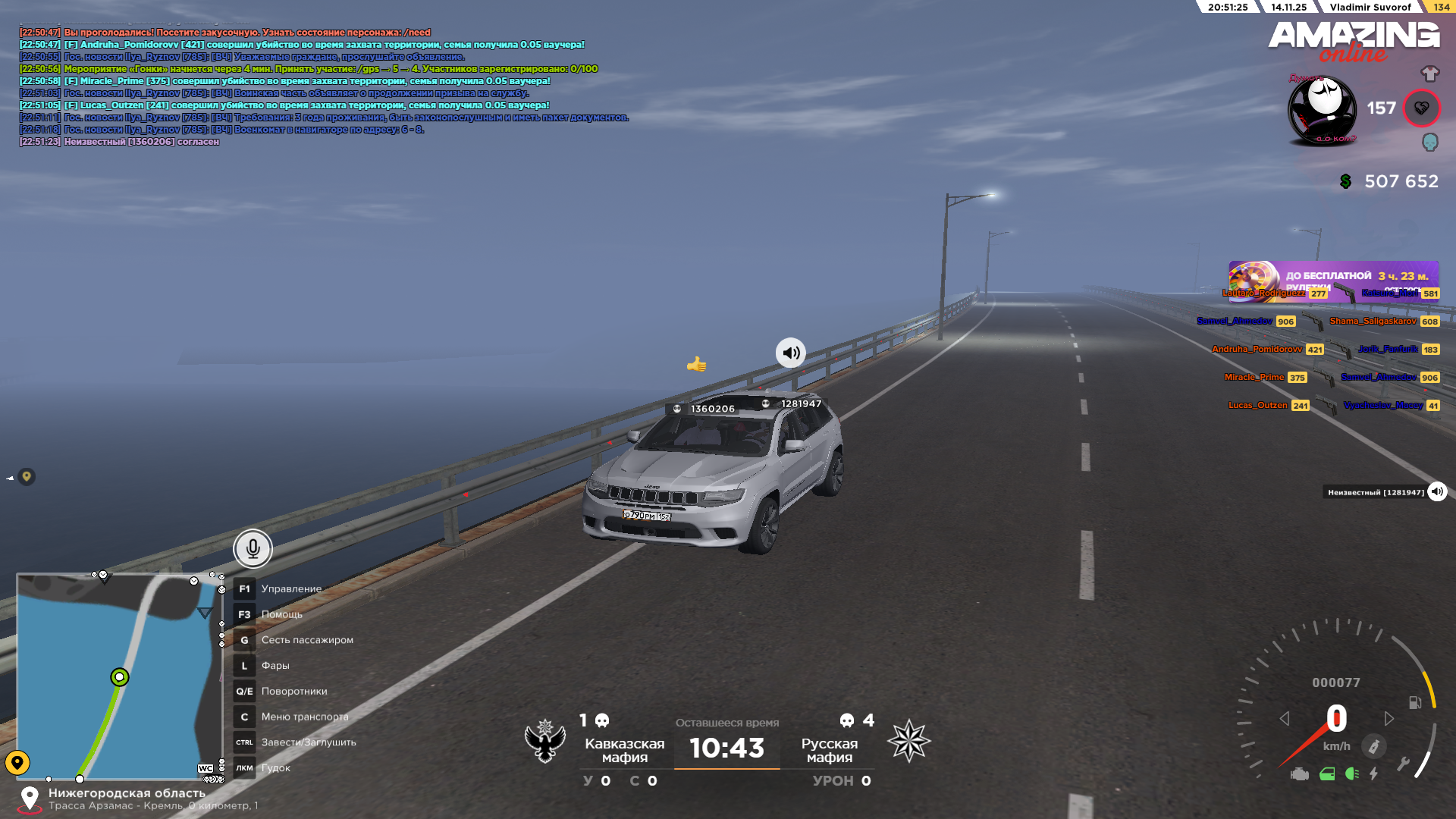This screenshot has width=1456, height=819.
Task: Open the minimap of Нижегородская область
Action: pyautogui.click(x=119, y=676)
